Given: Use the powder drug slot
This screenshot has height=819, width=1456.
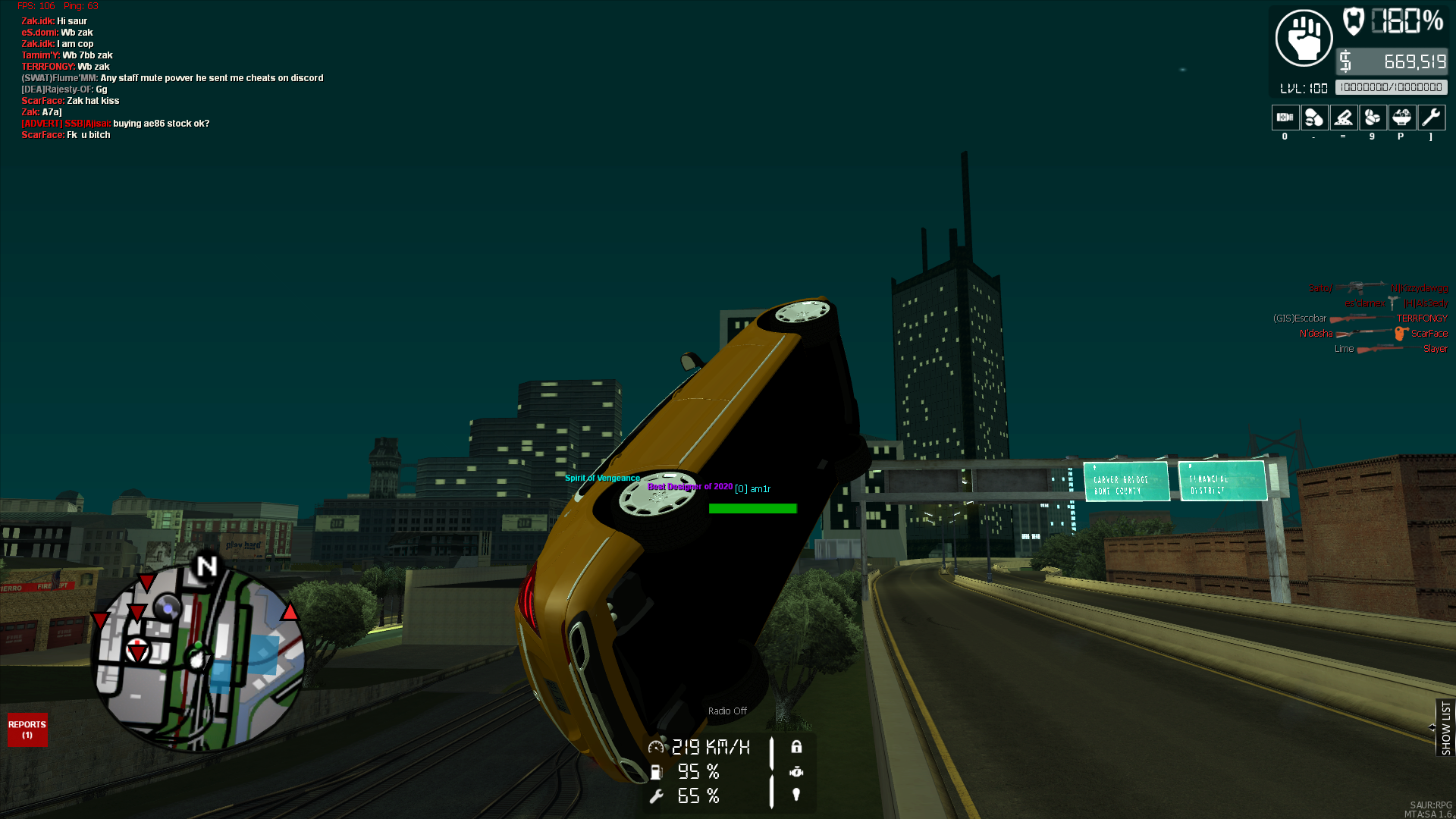Looking at the screenshot, I should pos(1343,118).
